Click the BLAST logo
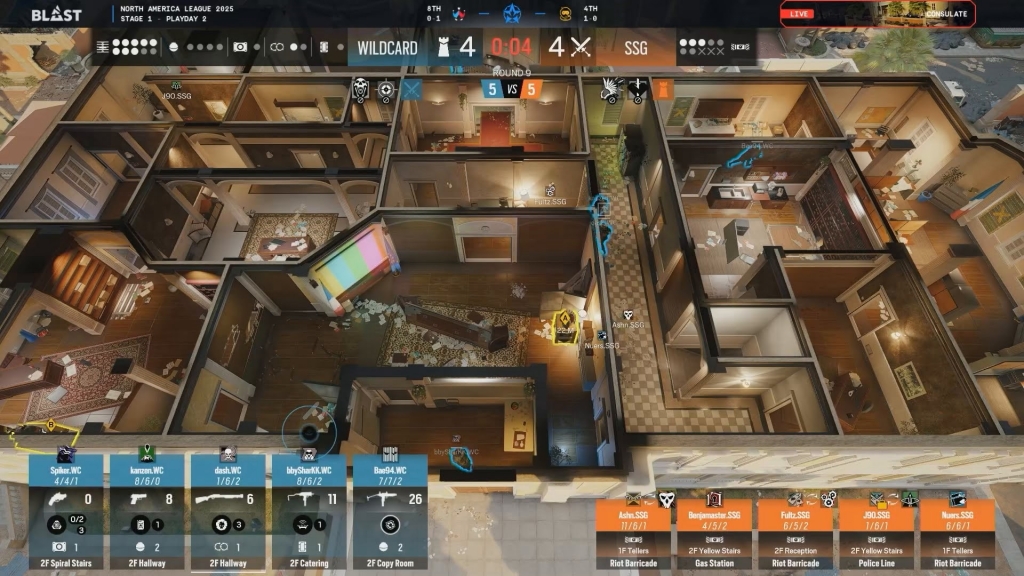This screenshot has width=1024, height=576. tap(56, 15)
